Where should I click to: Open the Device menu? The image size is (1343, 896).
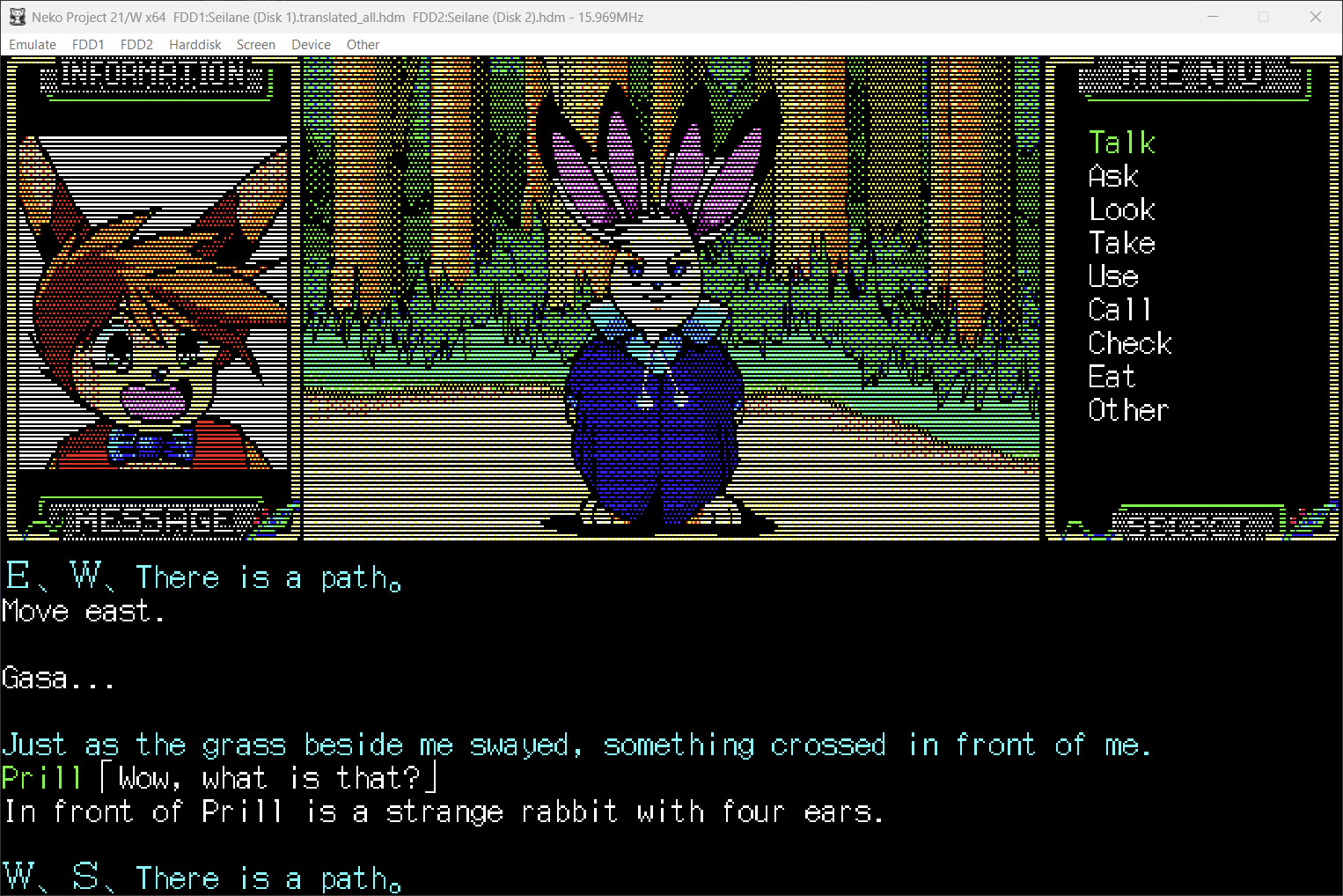(311, 45)
